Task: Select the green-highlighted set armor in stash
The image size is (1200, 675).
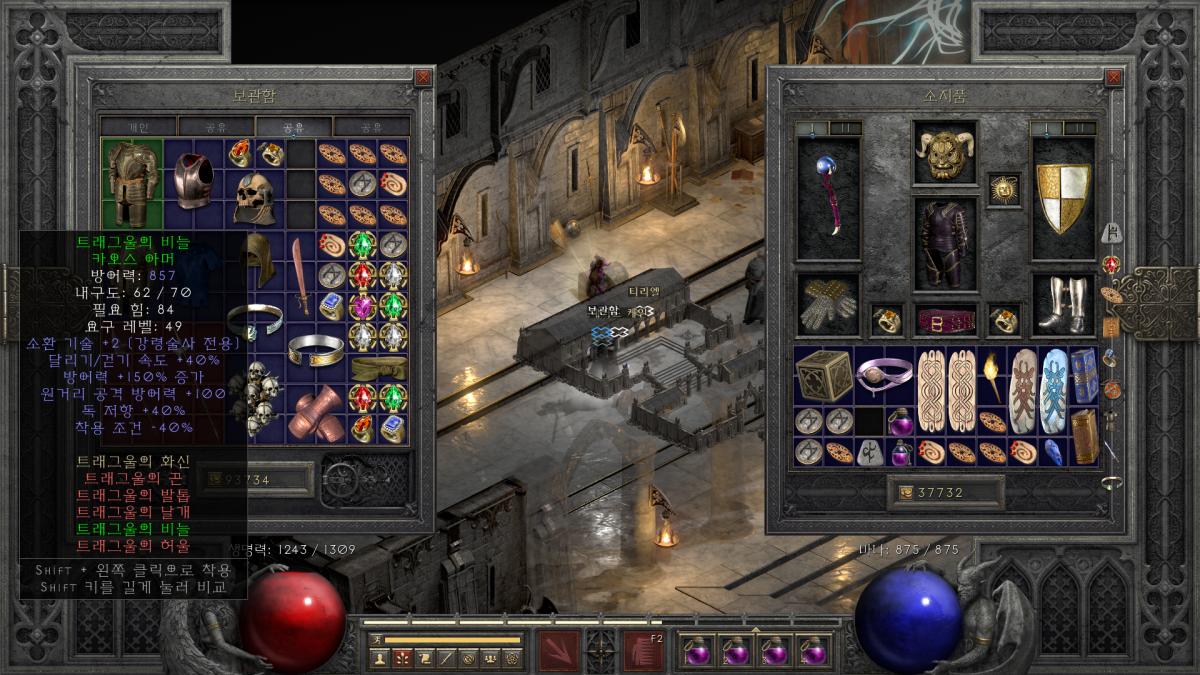Action: (132, 183)
